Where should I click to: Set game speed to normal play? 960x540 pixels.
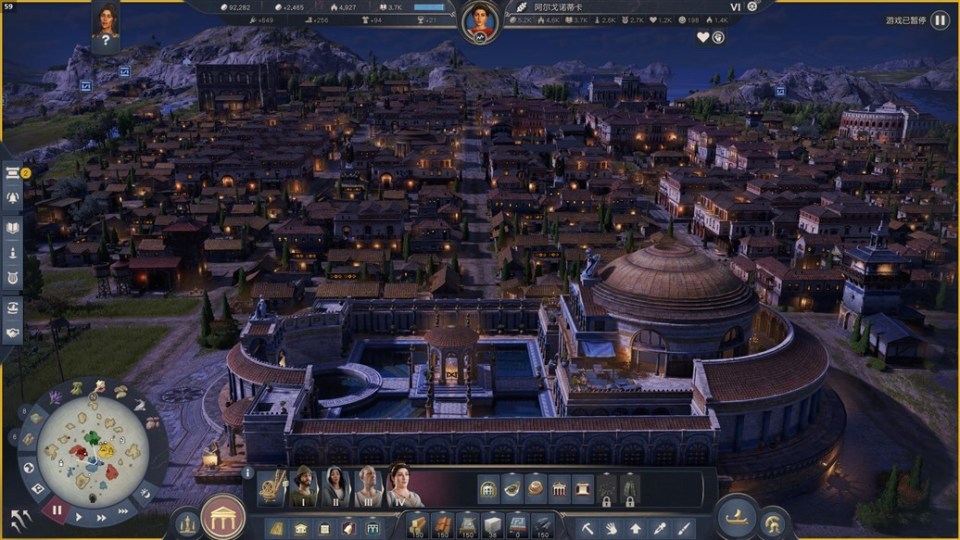pos(79,519)
